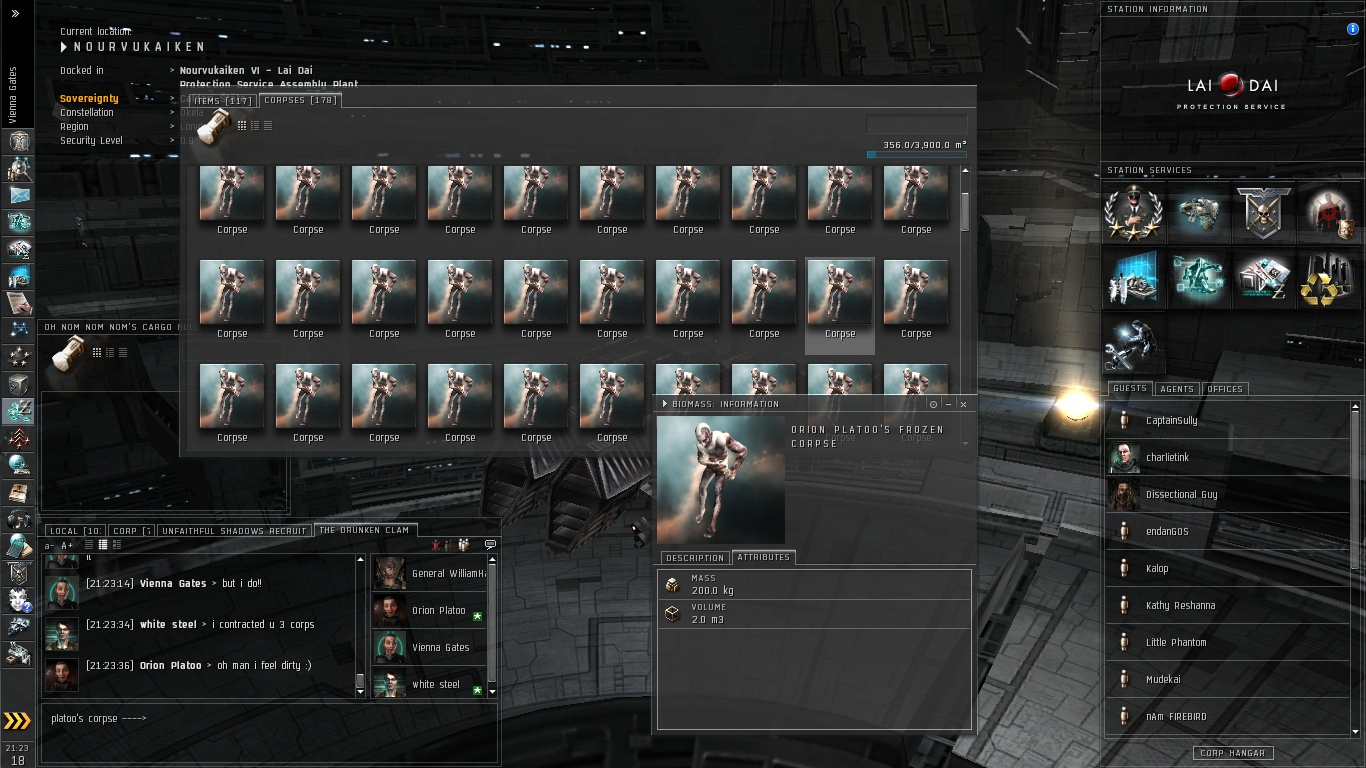Open the Offices tab
Screen dimensions: 1366x768
coord(1224,389)
